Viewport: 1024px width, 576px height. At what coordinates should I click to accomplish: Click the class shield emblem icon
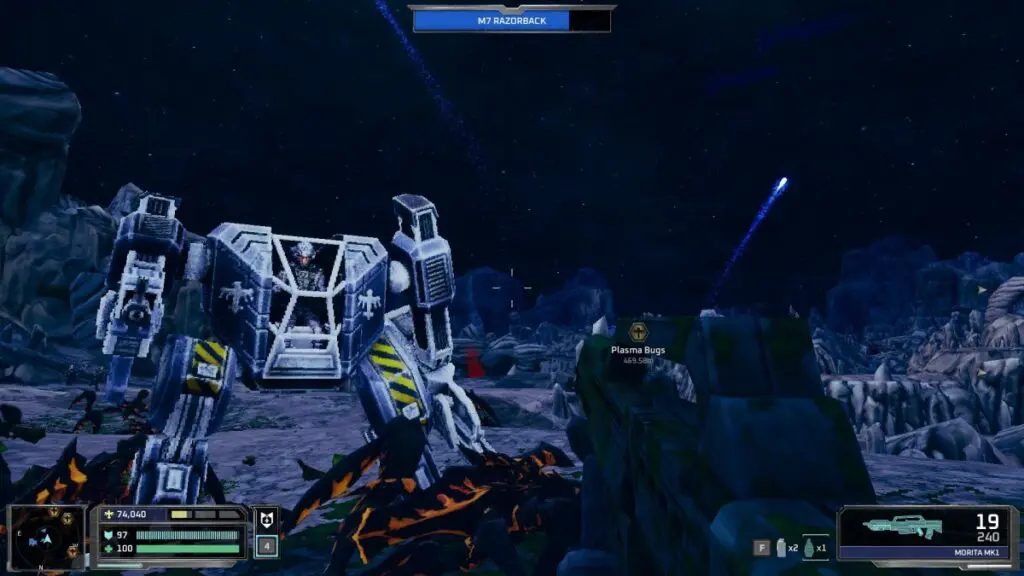[x=266, y=520]
